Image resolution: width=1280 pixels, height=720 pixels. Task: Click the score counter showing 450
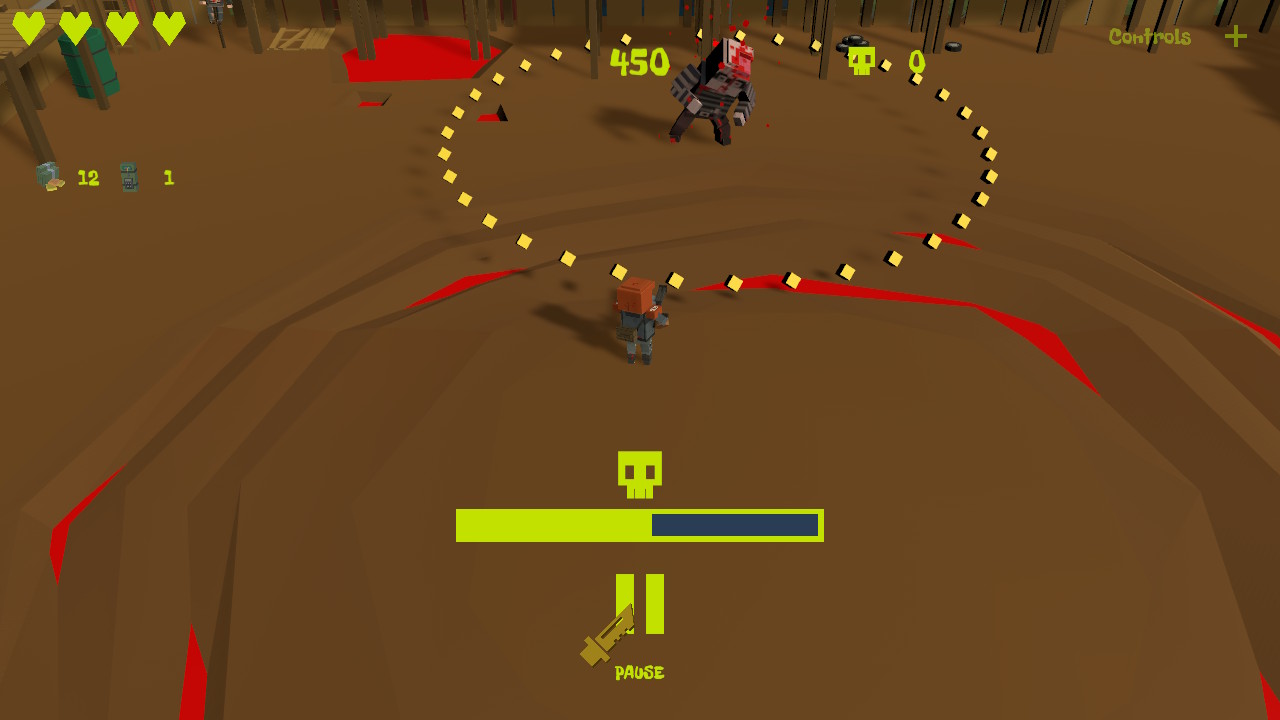pos(640,62)
